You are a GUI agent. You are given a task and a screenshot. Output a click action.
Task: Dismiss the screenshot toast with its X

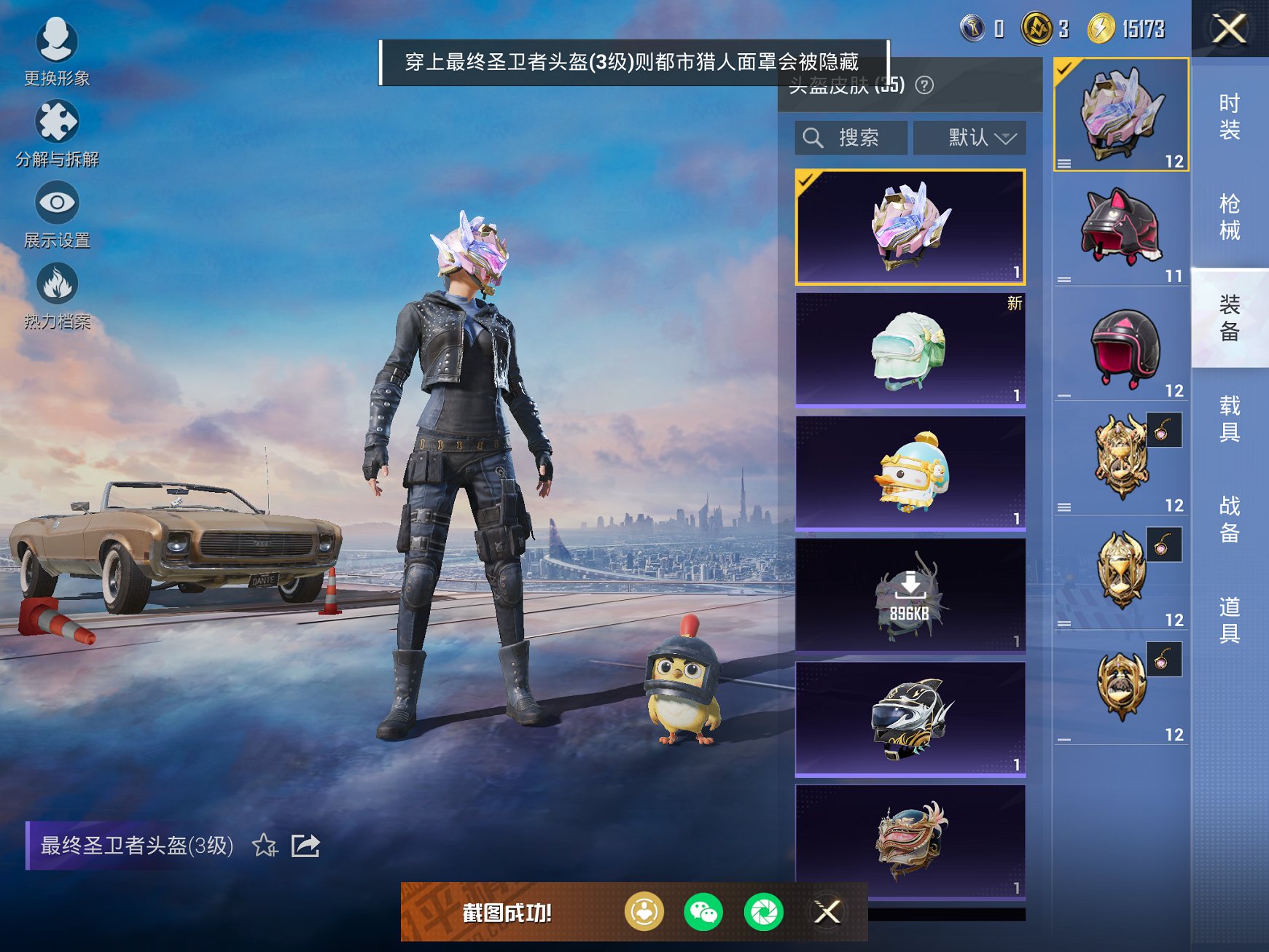[x=829, y=911]
